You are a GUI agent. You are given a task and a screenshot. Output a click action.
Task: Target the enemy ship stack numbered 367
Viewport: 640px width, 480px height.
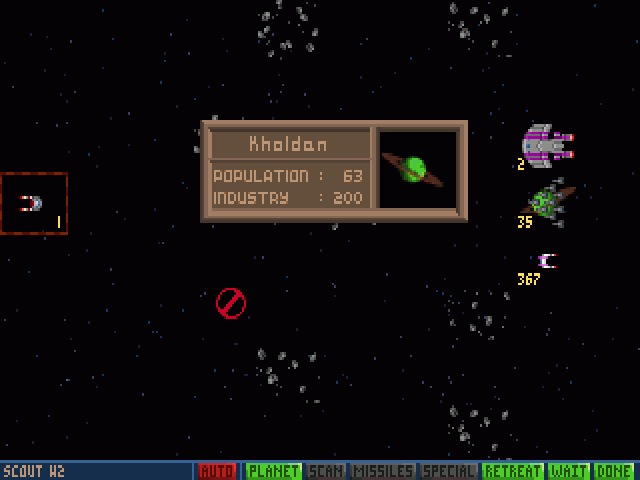[546, 261]
